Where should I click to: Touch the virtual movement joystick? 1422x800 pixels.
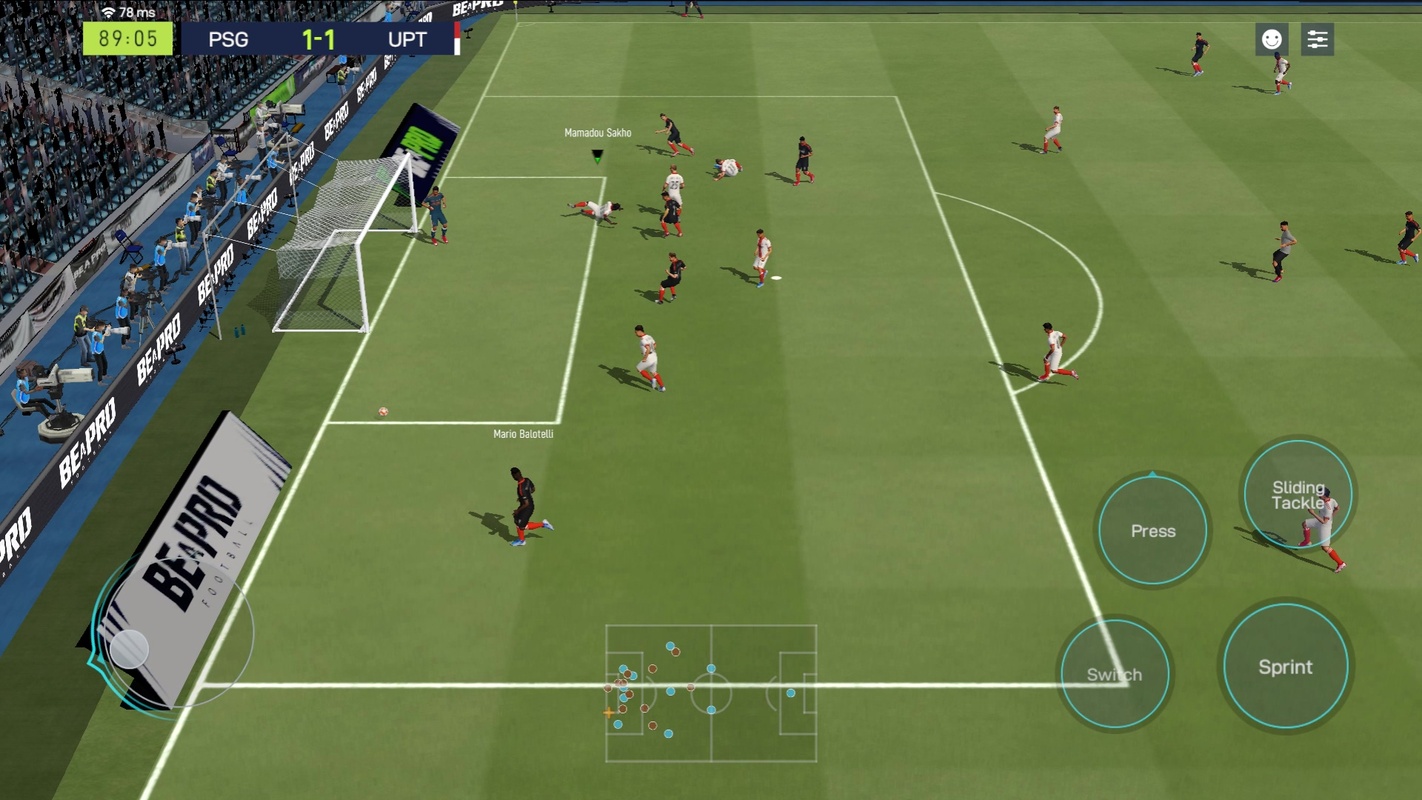[x=130, y=649]
